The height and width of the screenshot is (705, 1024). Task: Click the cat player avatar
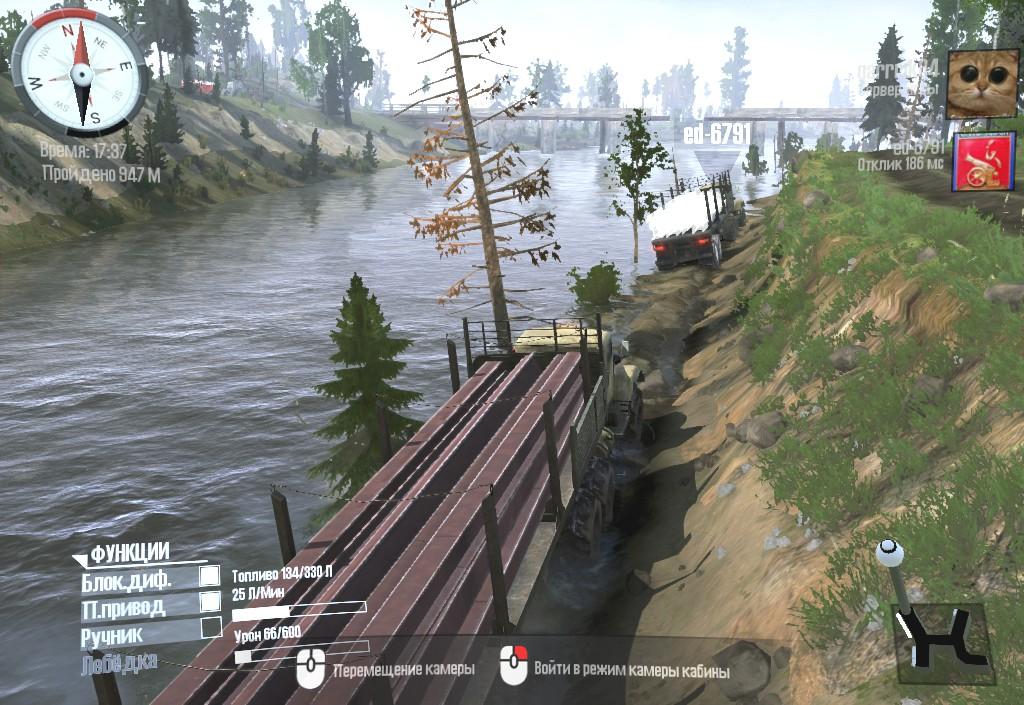(975, 84)
